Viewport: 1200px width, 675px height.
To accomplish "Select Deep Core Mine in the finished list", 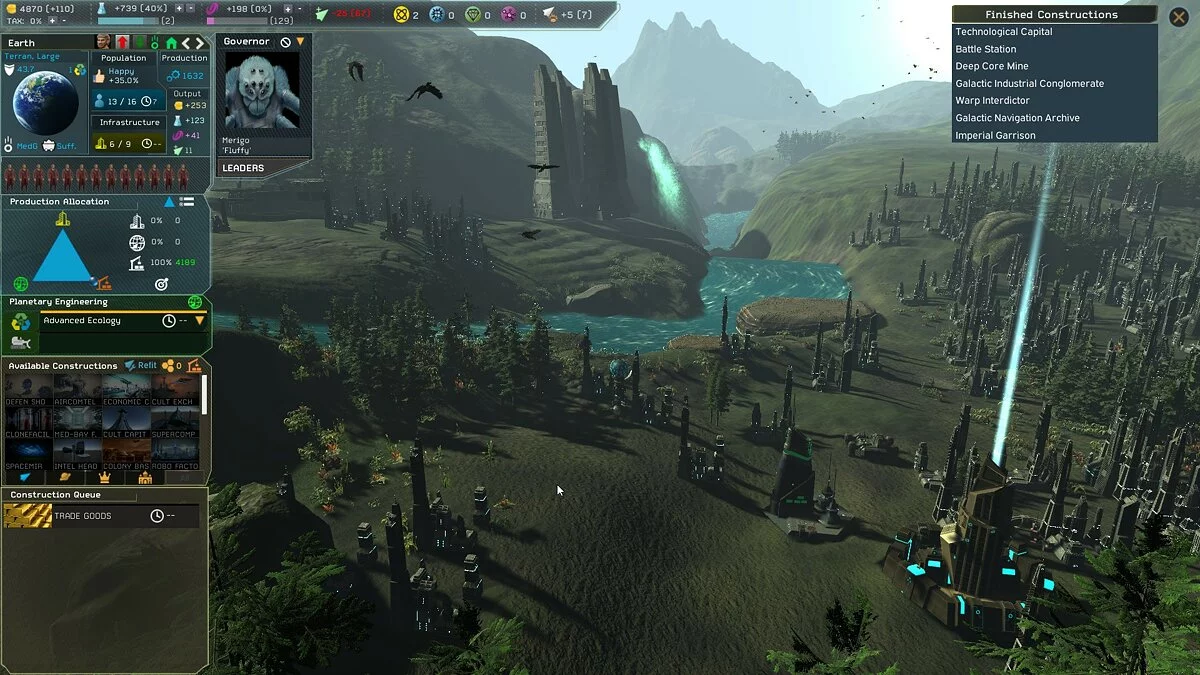I will (991, 66).
